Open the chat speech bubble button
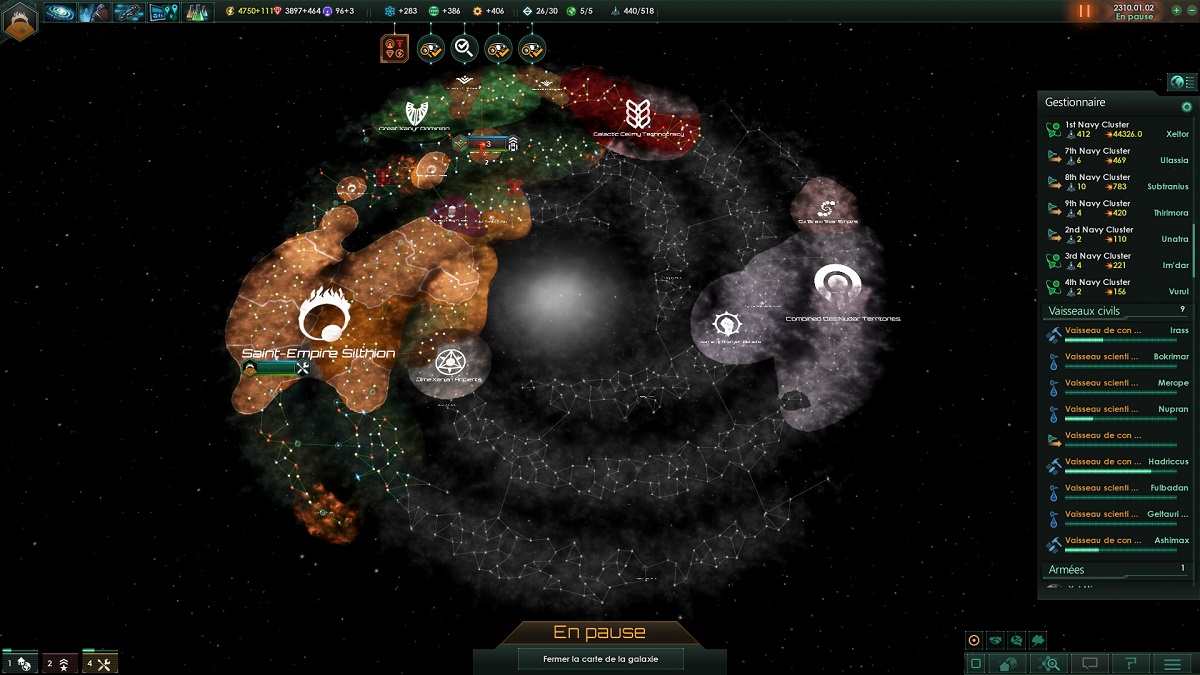This screenshot has height=675, width=1200. click(x=1090, y=663)
